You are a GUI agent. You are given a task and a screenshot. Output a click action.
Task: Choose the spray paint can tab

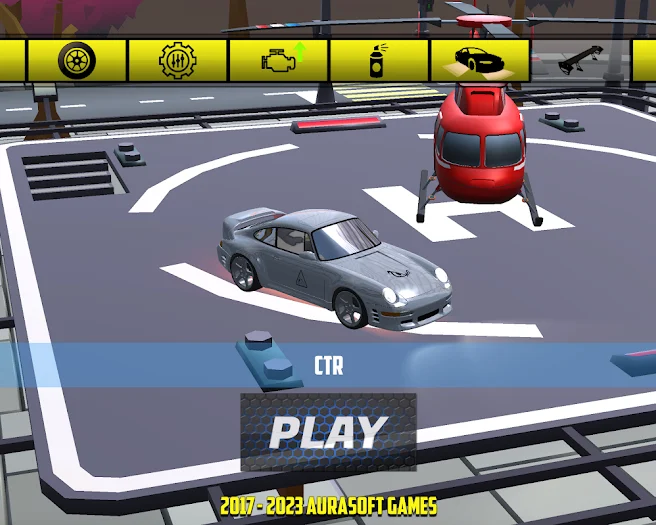point(379,61)
